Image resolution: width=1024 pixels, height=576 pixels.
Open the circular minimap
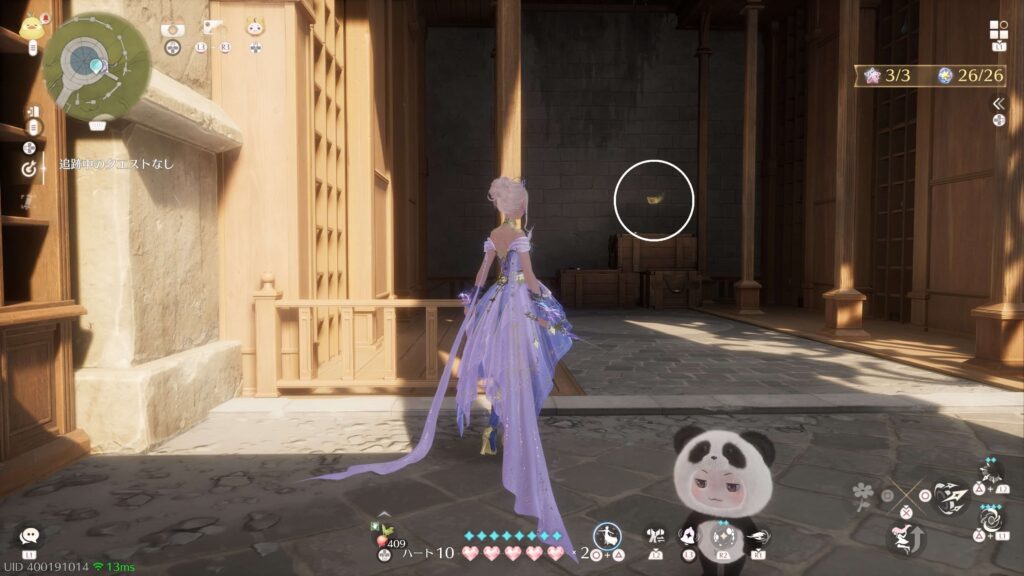click(x=97, y=66)
